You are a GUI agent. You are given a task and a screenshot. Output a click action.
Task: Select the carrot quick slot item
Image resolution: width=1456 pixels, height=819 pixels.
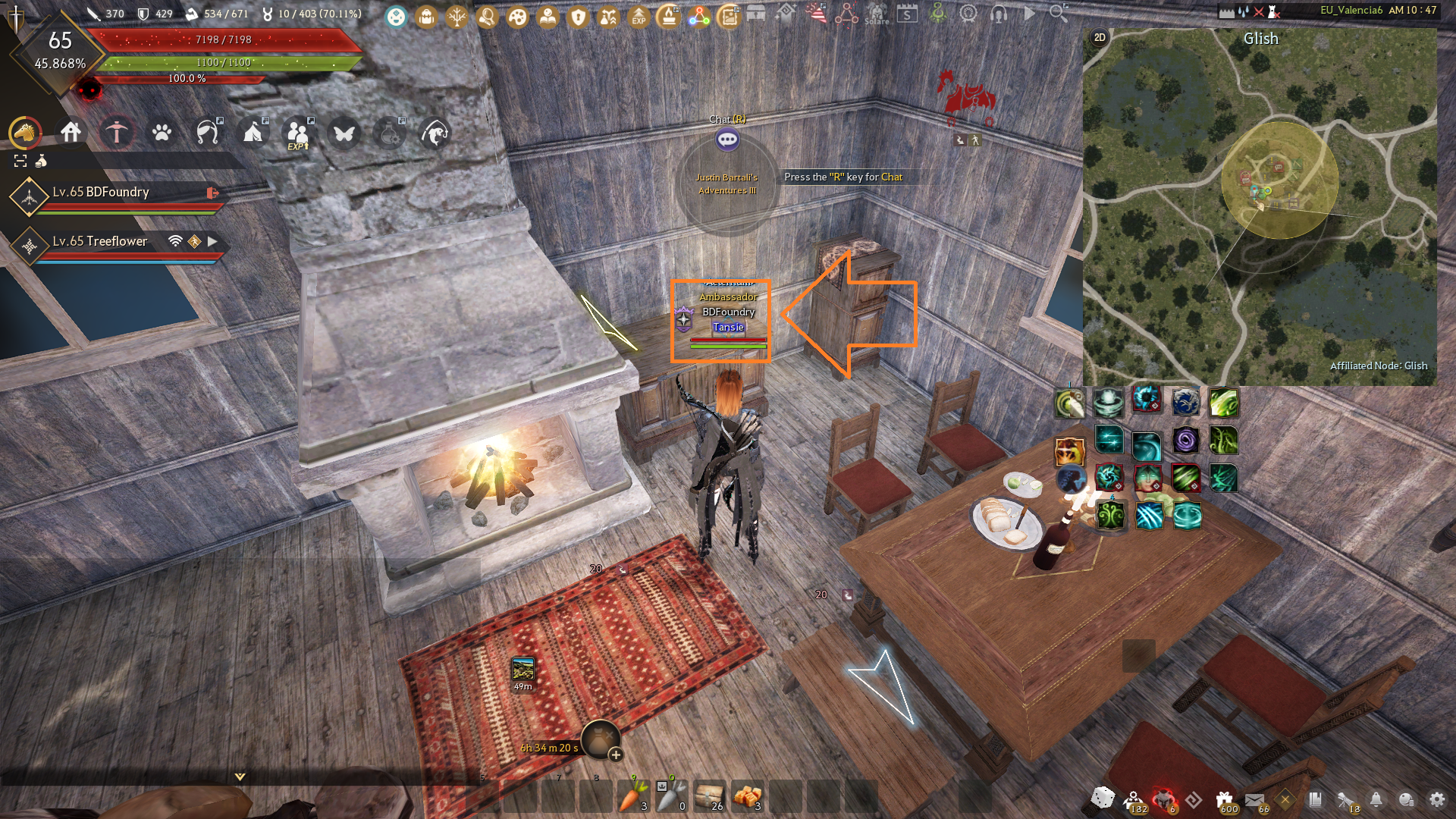632,796
